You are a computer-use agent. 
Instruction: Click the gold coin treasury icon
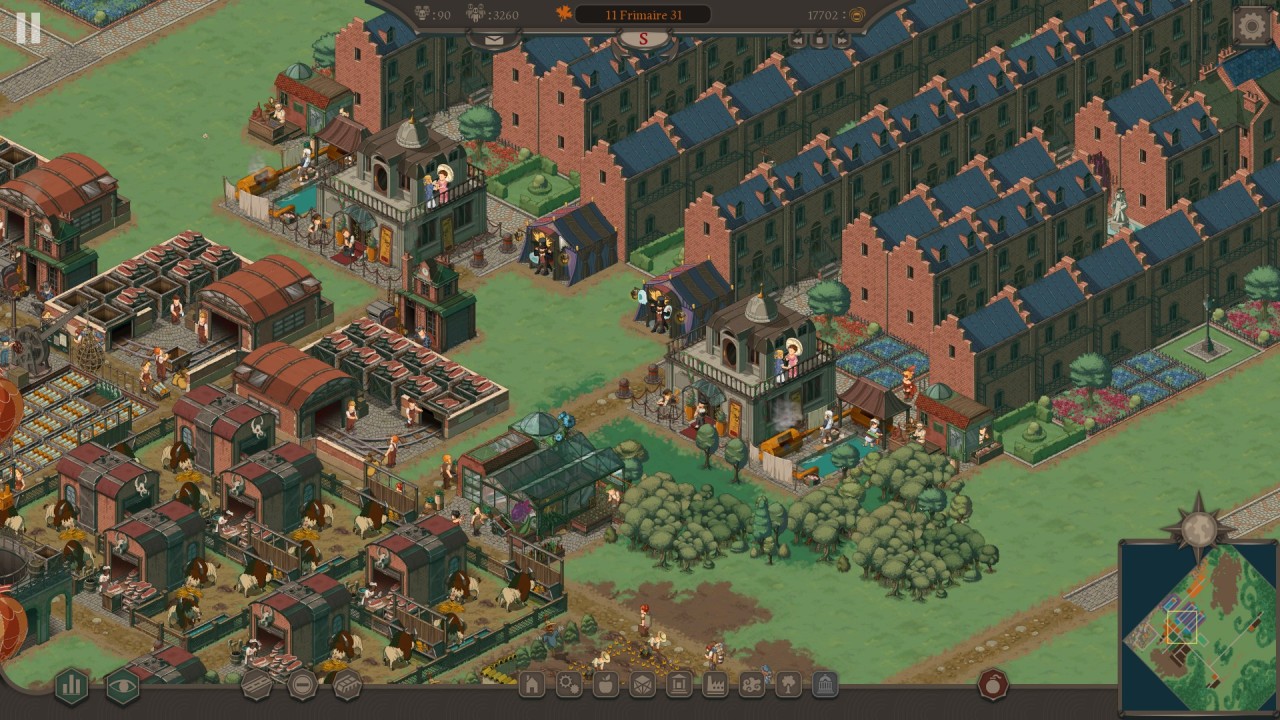point(856,15)
